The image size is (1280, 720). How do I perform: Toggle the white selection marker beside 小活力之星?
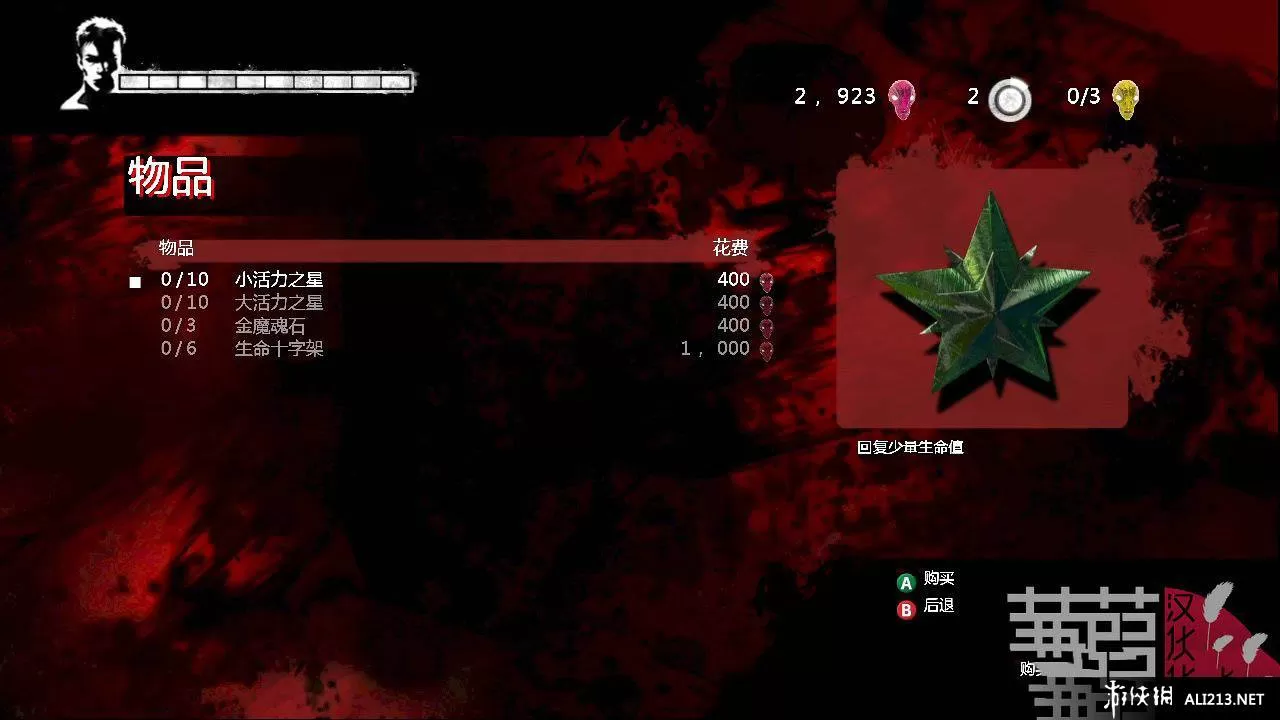pos(134,280)
